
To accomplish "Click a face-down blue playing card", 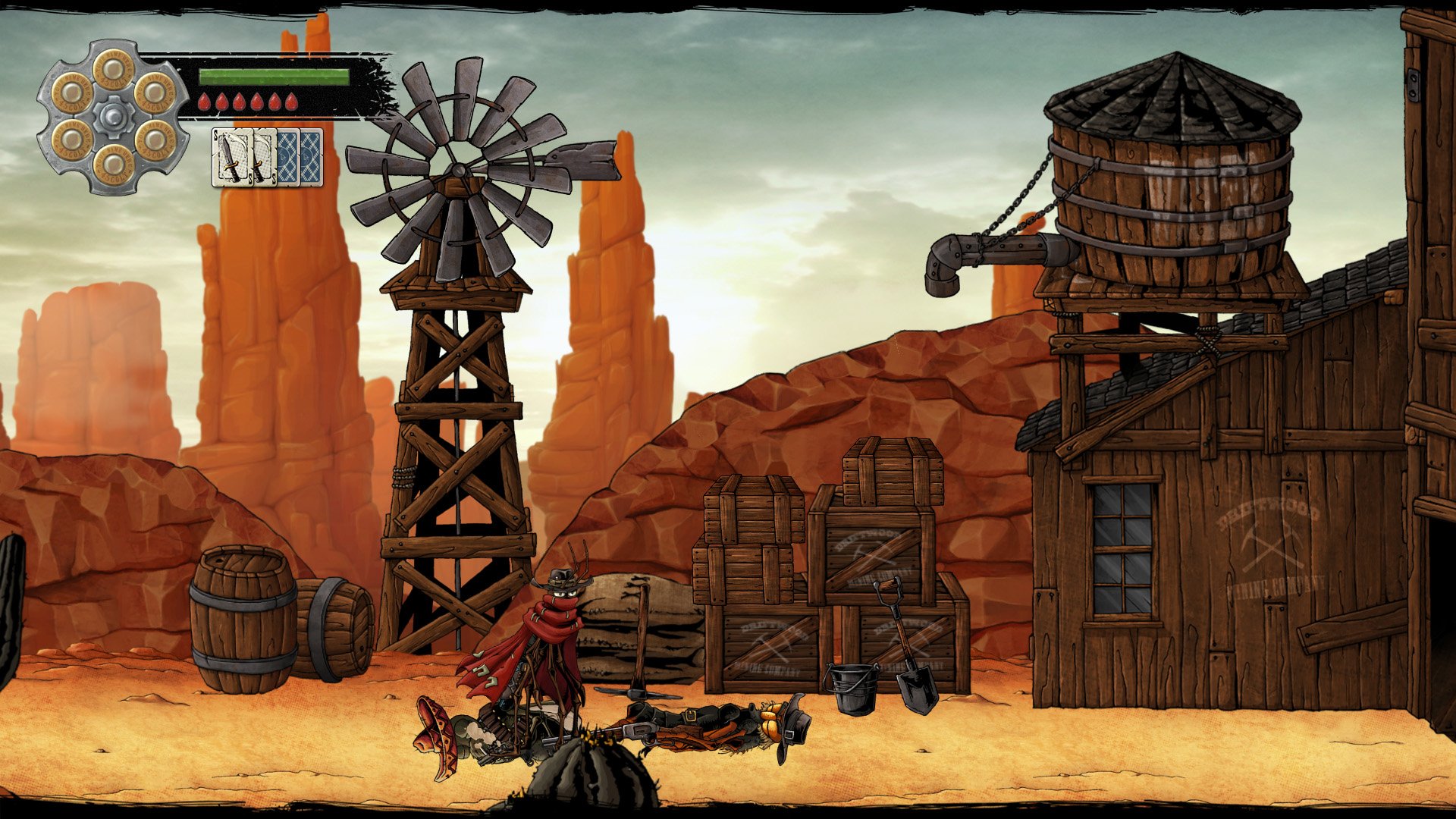I will click(x=288, y=155).
